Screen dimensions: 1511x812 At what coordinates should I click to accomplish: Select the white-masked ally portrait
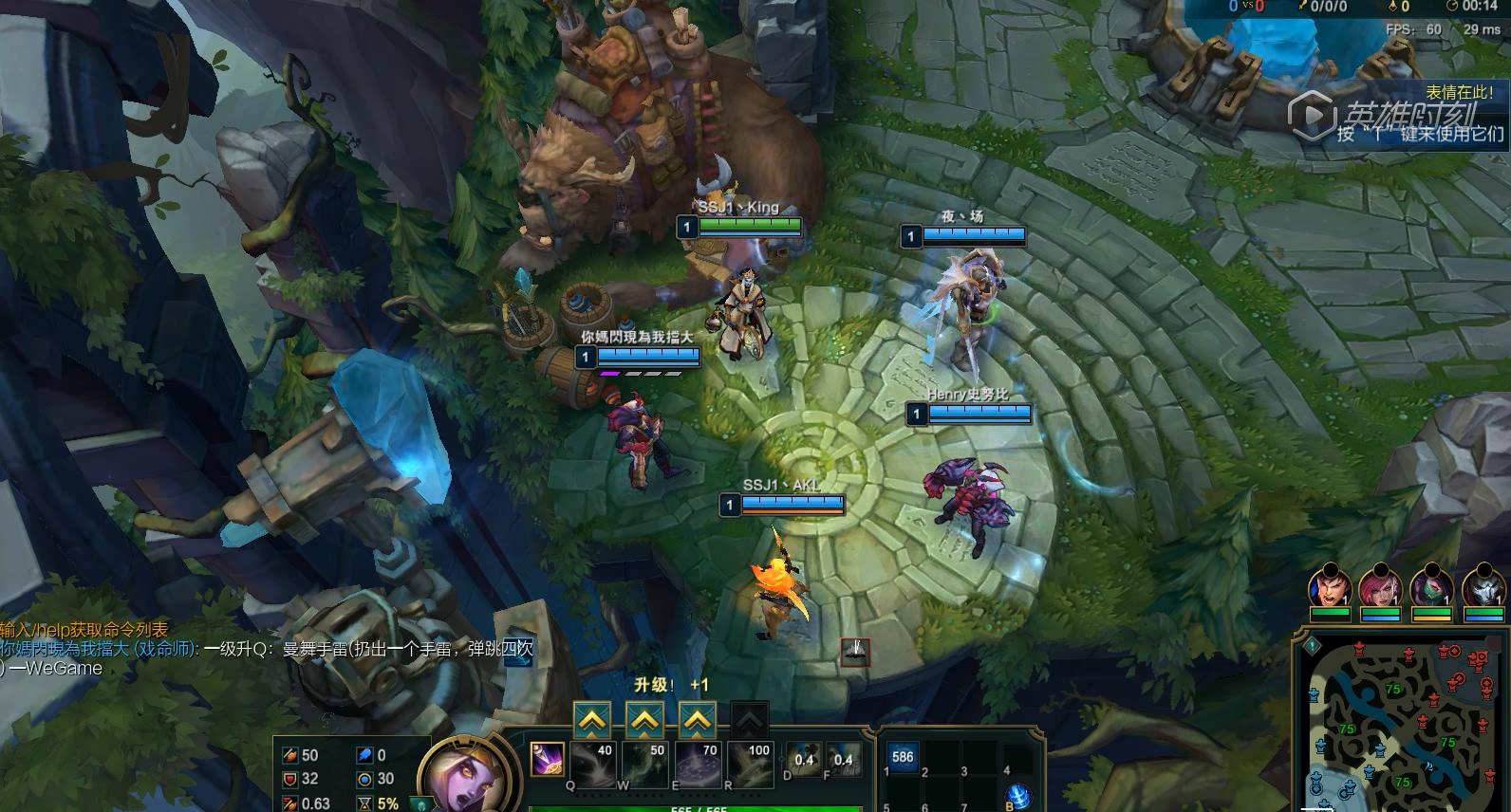click(1483, 588)
